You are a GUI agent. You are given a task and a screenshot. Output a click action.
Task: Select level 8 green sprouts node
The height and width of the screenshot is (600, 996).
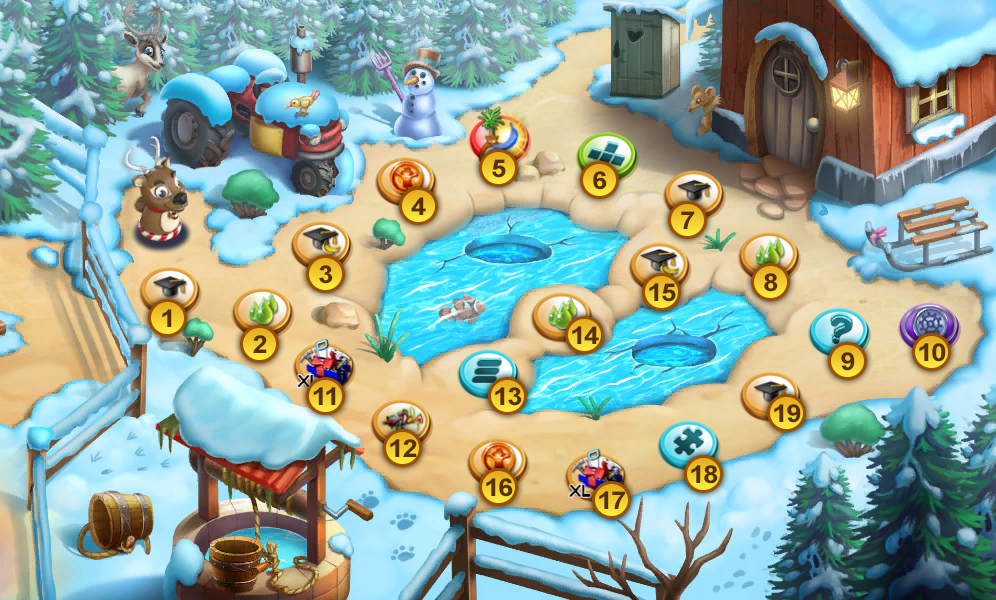click(x=768, y=255)
